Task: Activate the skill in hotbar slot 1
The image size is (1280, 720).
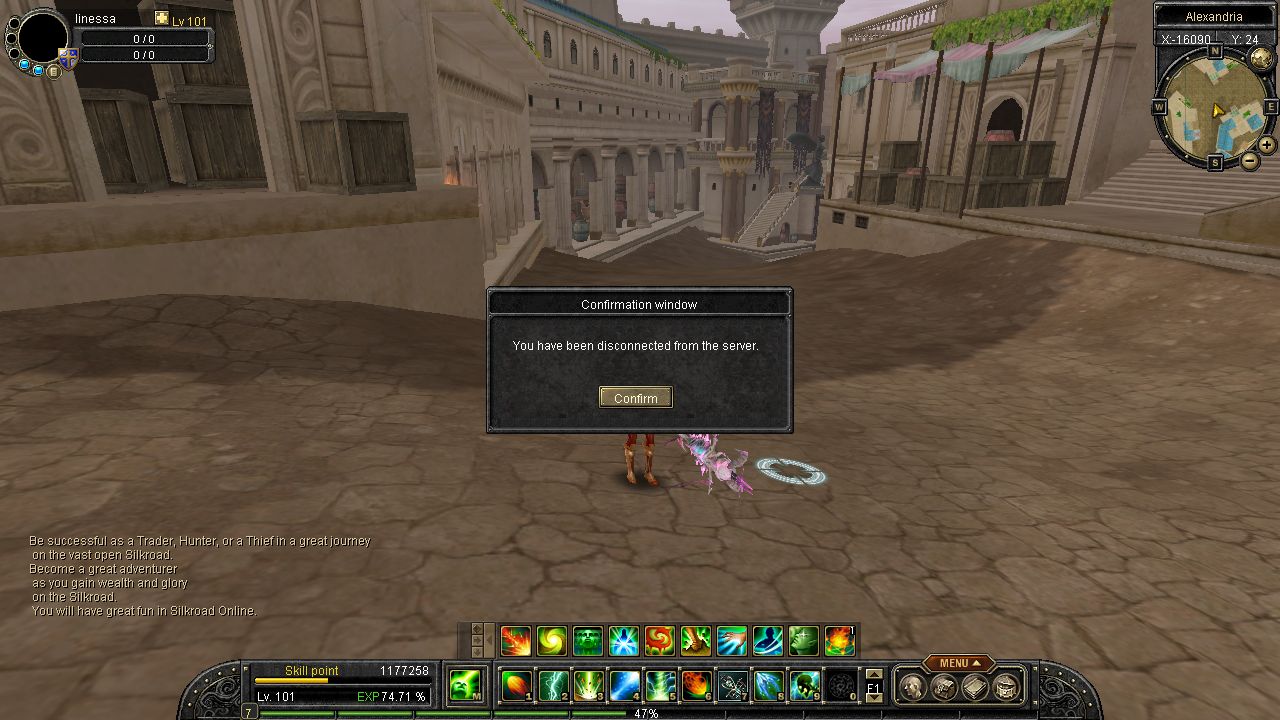Action: (516, 686)
